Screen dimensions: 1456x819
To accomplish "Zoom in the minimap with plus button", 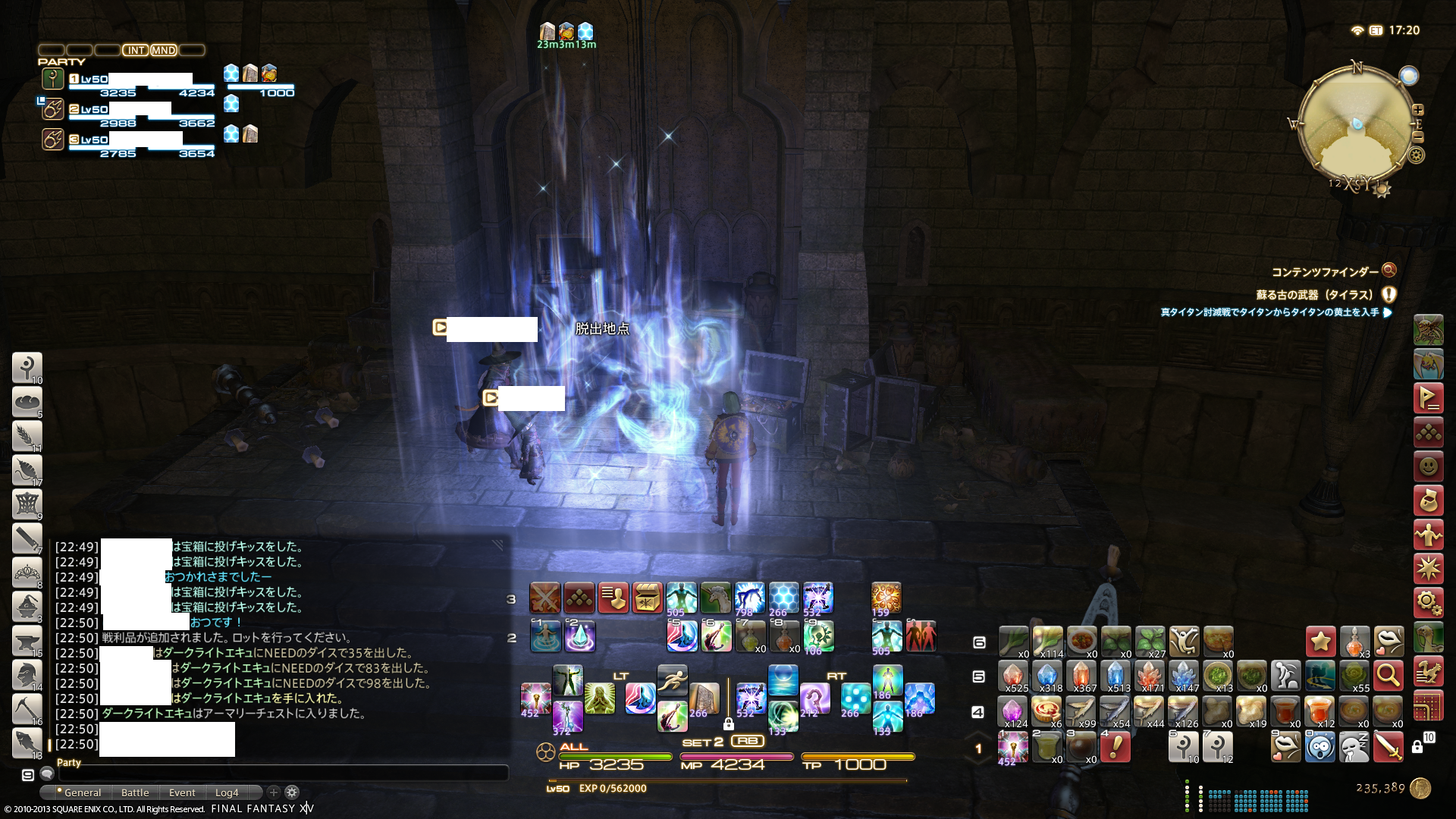I will pos(1418,109).
